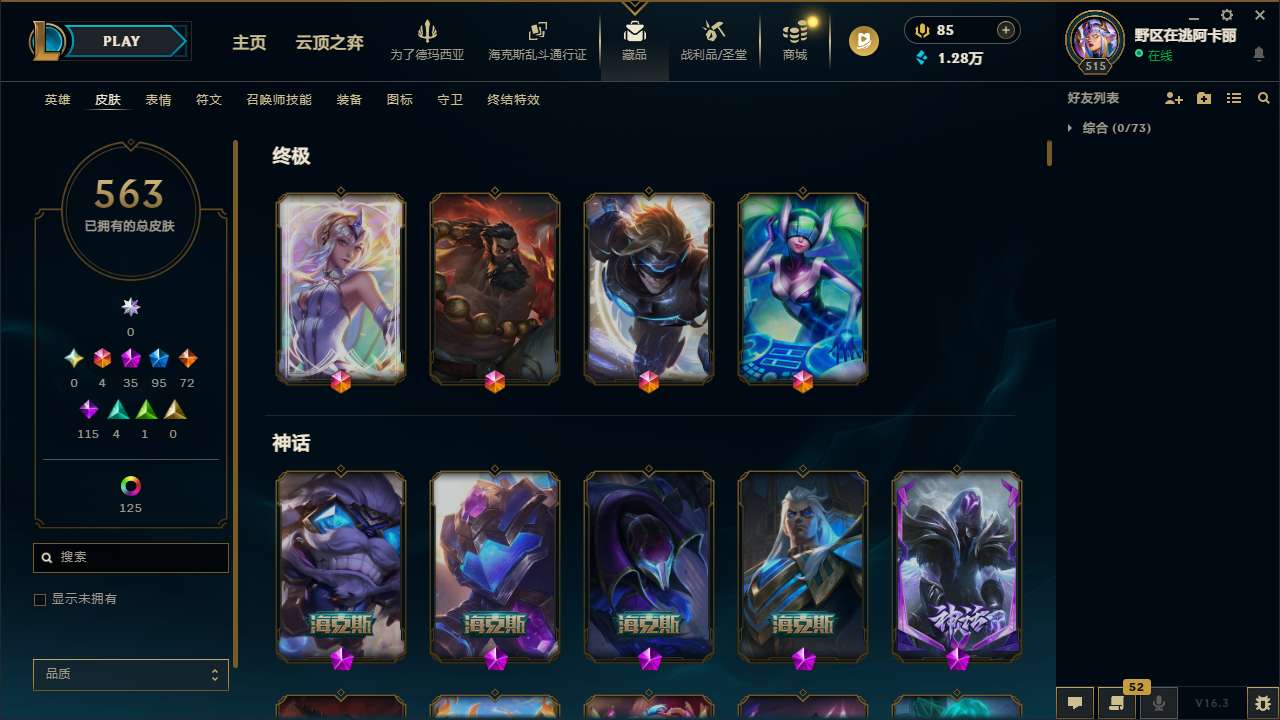Viewport: 1280px width, 720px height.
Task: Open friend search with the magnifier icon
Action: pos(1264,98)
